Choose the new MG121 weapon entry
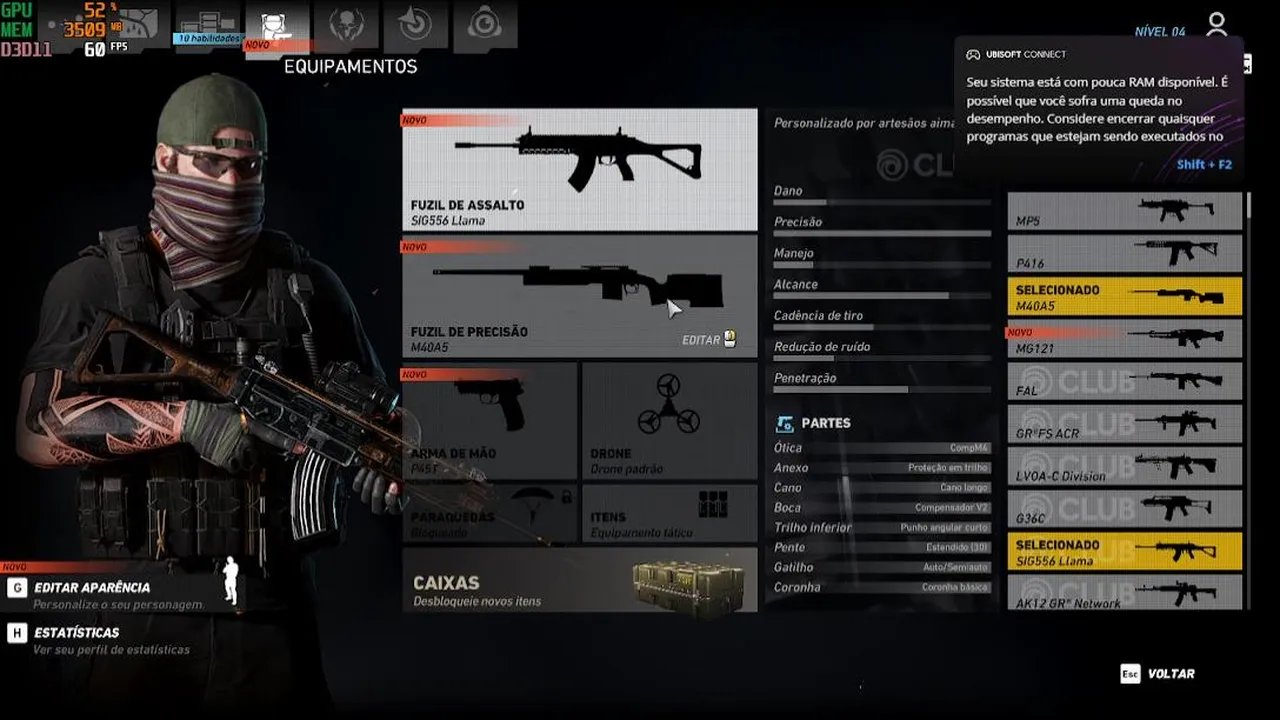 click(1124, 339)
